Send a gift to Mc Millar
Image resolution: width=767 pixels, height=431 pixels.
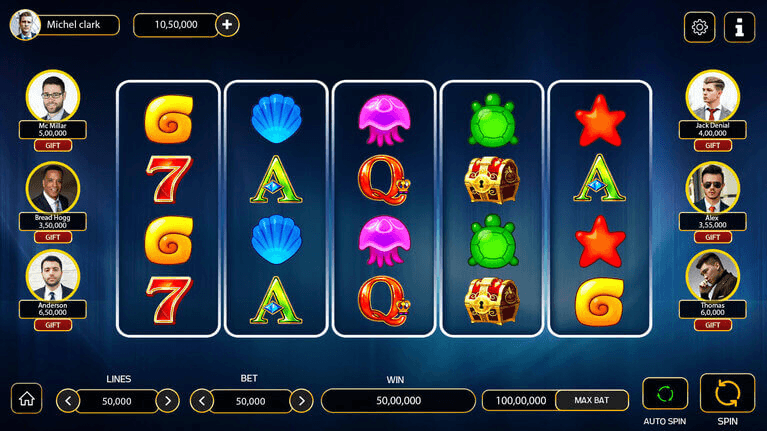tap(53, 145)
